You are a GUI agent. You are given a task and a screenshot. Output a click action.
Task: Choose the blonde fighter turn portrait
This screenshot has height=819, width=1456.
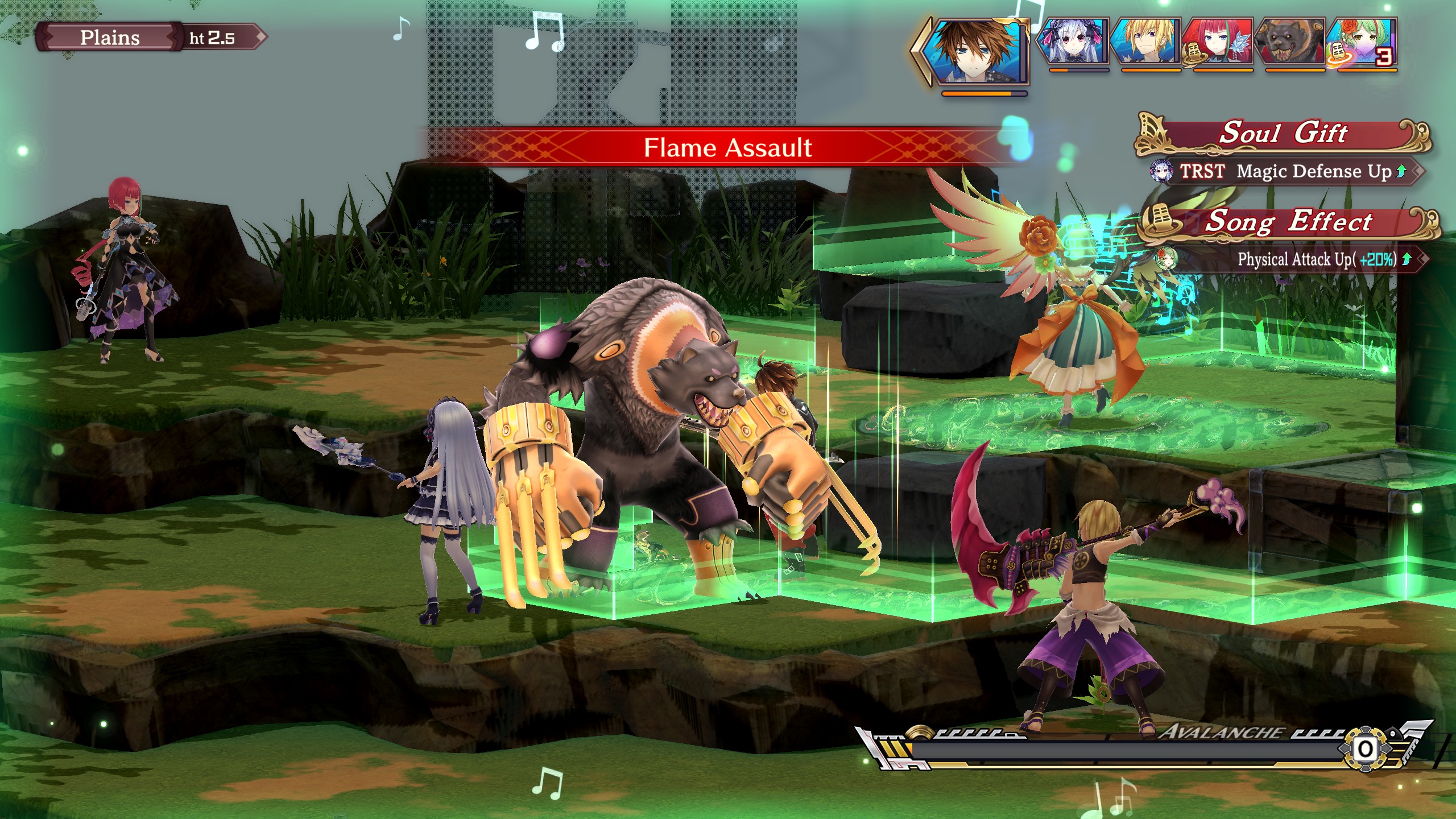tap(1145, 42)
